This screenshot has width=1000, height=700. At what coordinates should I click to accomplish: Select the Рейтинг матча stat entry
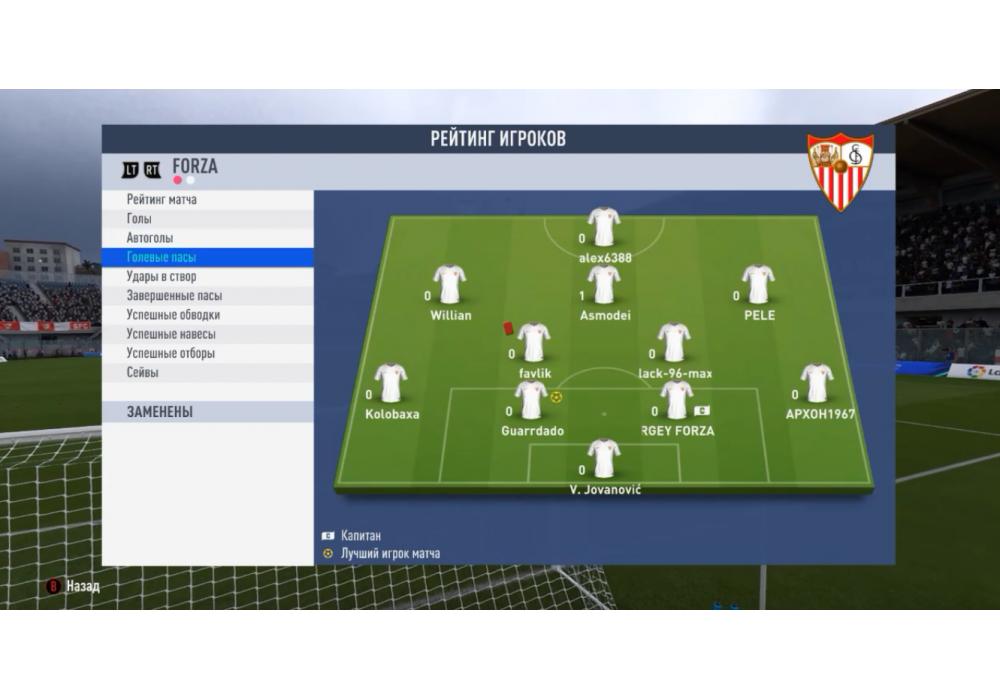tap(162, 200)
